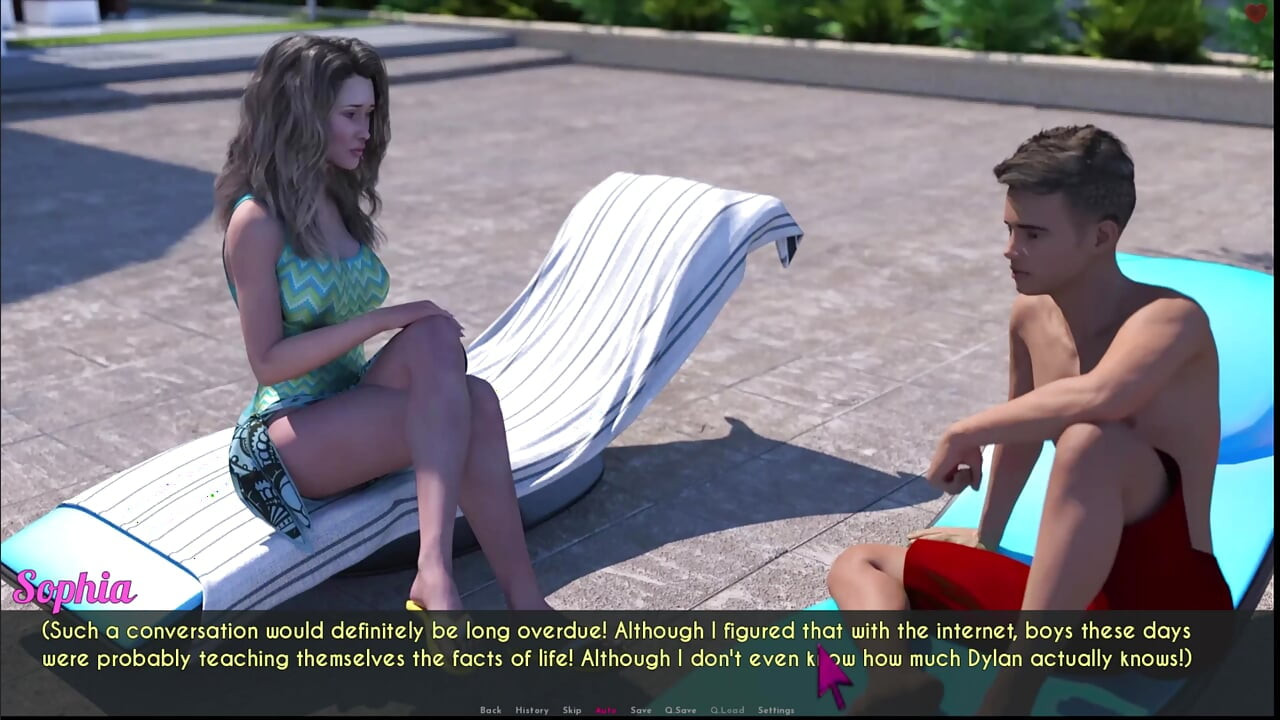
Task: Click the Auto label in the quick menu
Action: [x=606, y=709]
